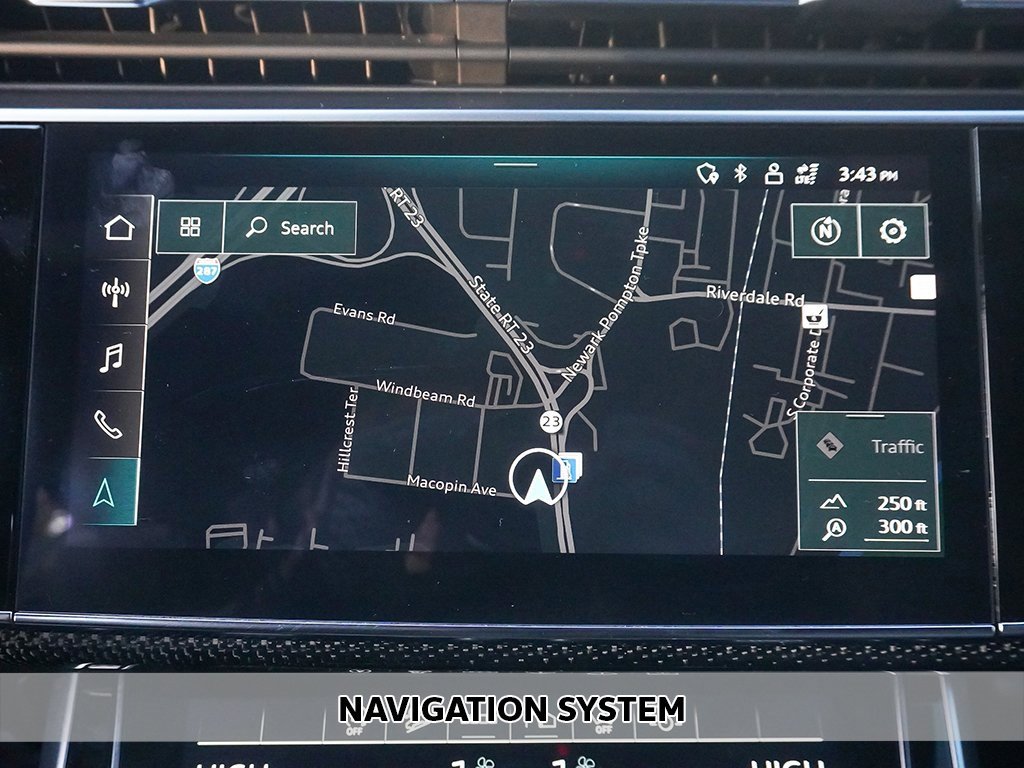The height and width of the screenshot is (768, 1024).
Task: Tap the restaurant marker on Riverdale Rd
Action: pos(815,316)
